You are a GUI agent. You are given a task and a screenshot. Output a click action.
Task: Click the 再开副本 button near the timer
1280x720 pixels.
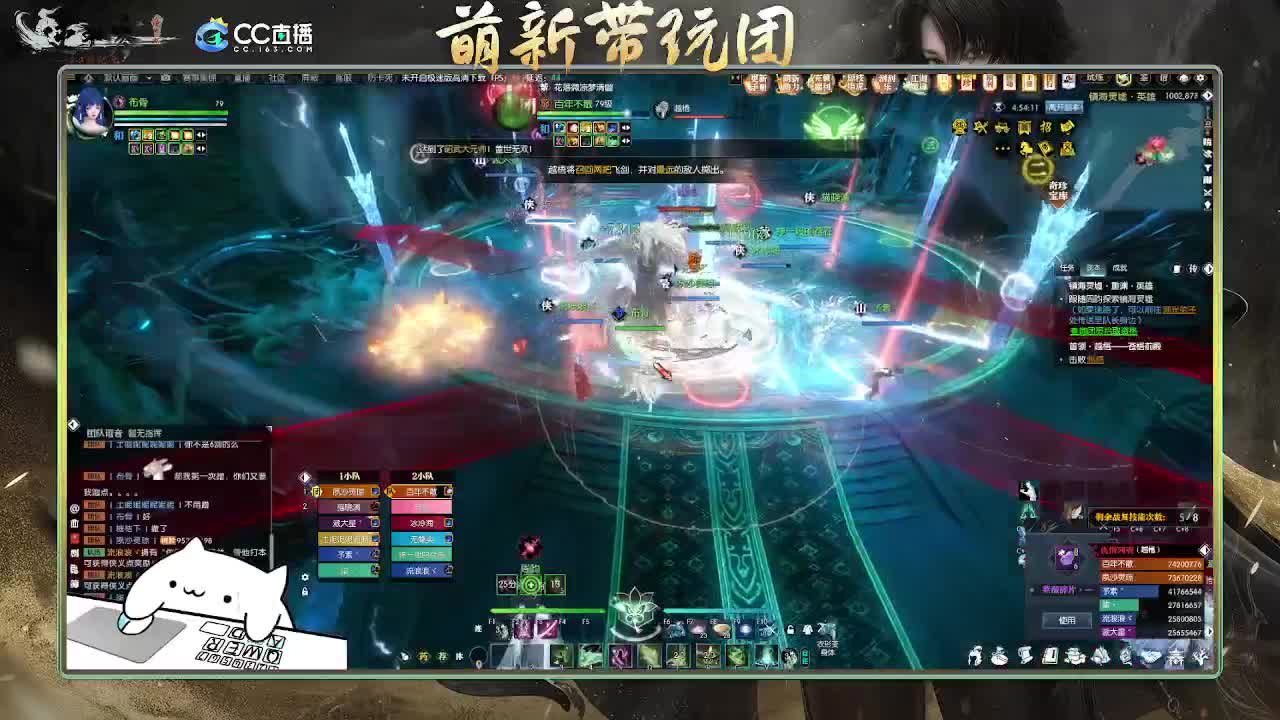(1063, 107)
